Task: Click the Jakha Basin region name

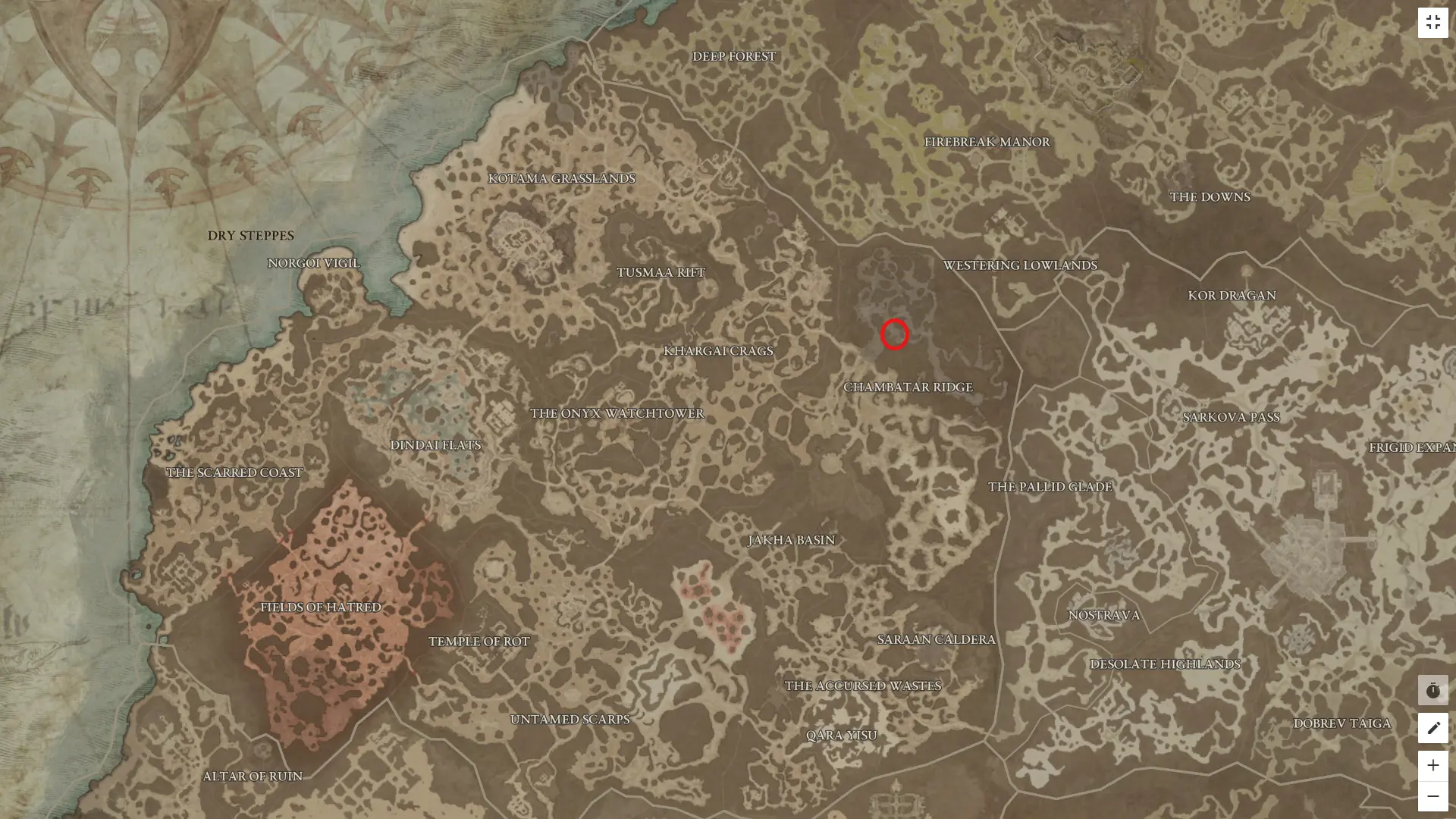Action: [x=789, y=540]
